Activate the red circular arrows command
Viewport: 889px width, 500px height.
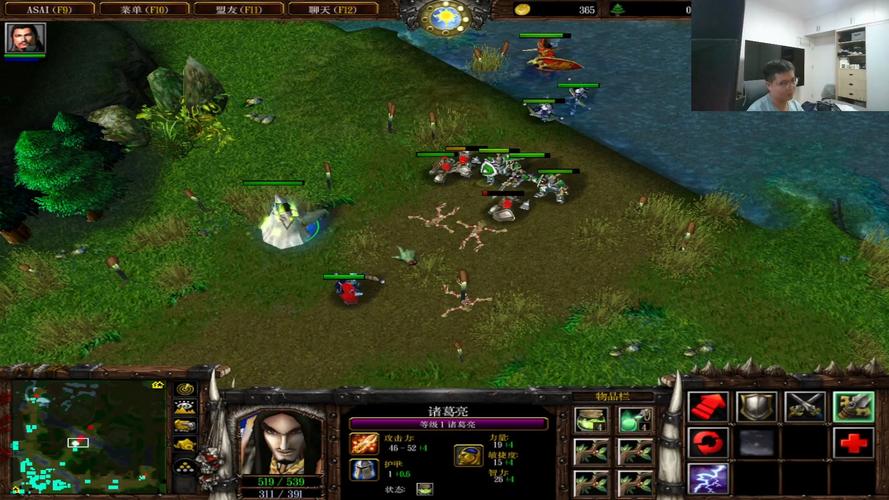tap(708, 442)
